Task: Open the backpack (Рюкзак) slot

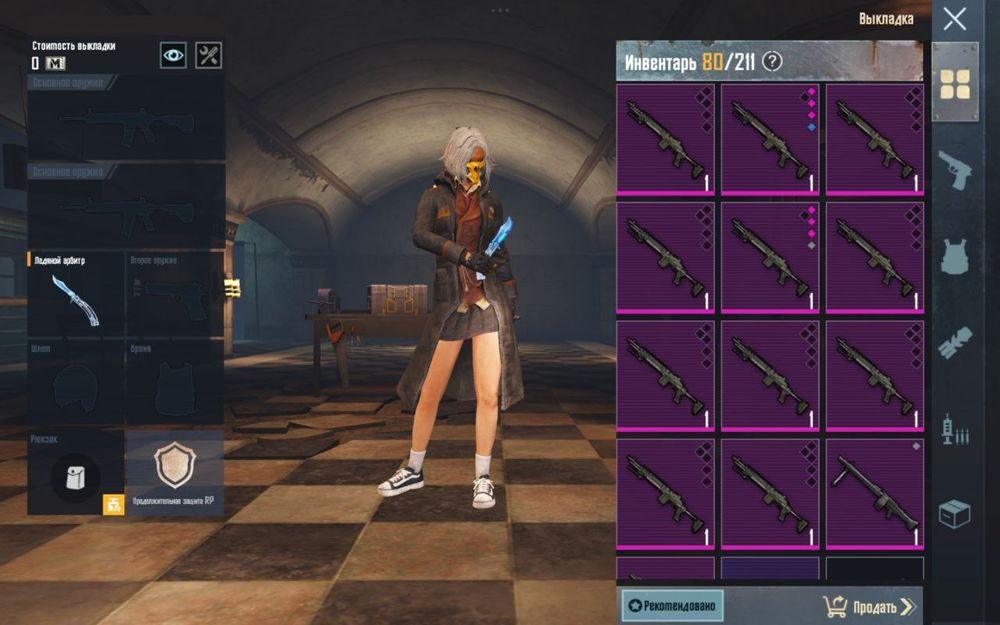Action: click(76, 472)
